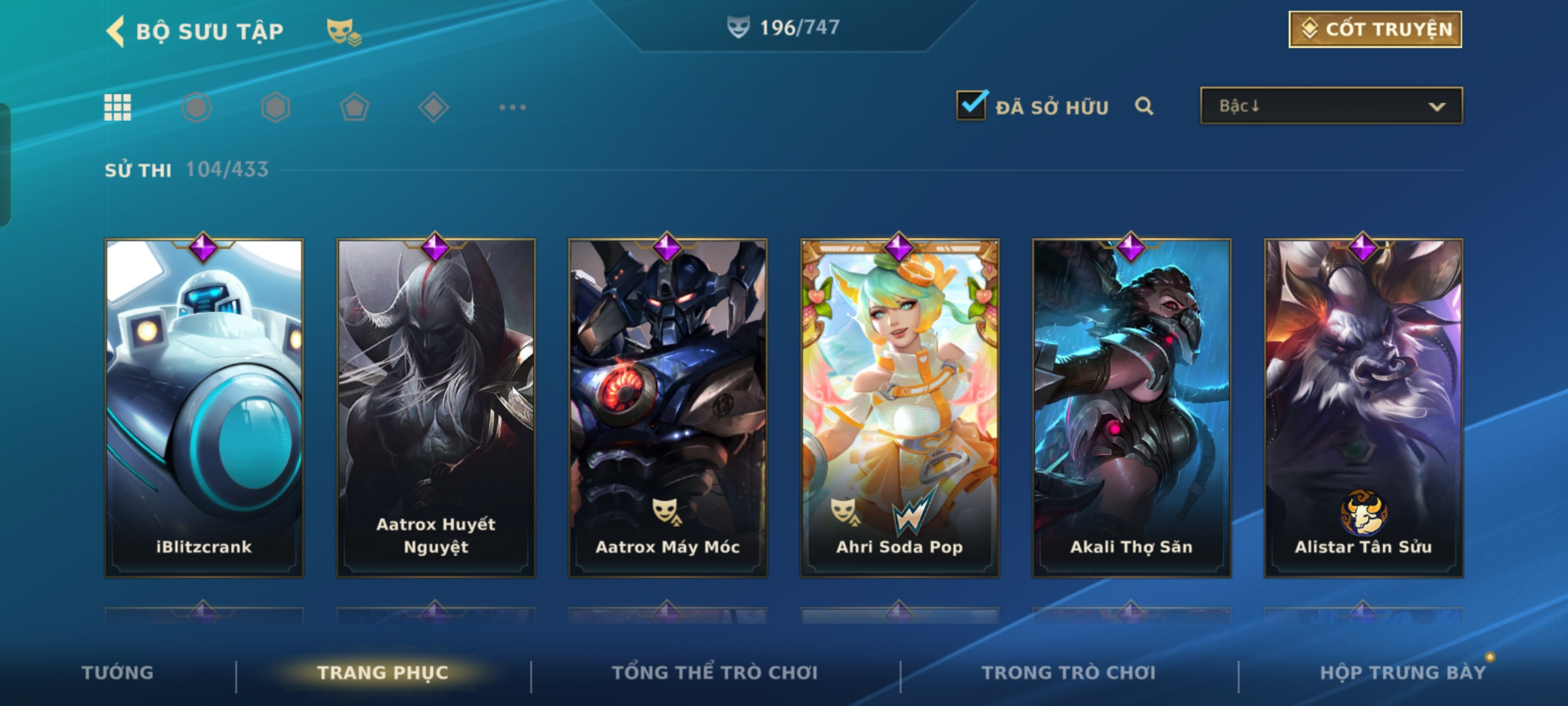1568x706 pixels.
Task: View the Akali Thợ Săn skin
Action: (1132, 408)
